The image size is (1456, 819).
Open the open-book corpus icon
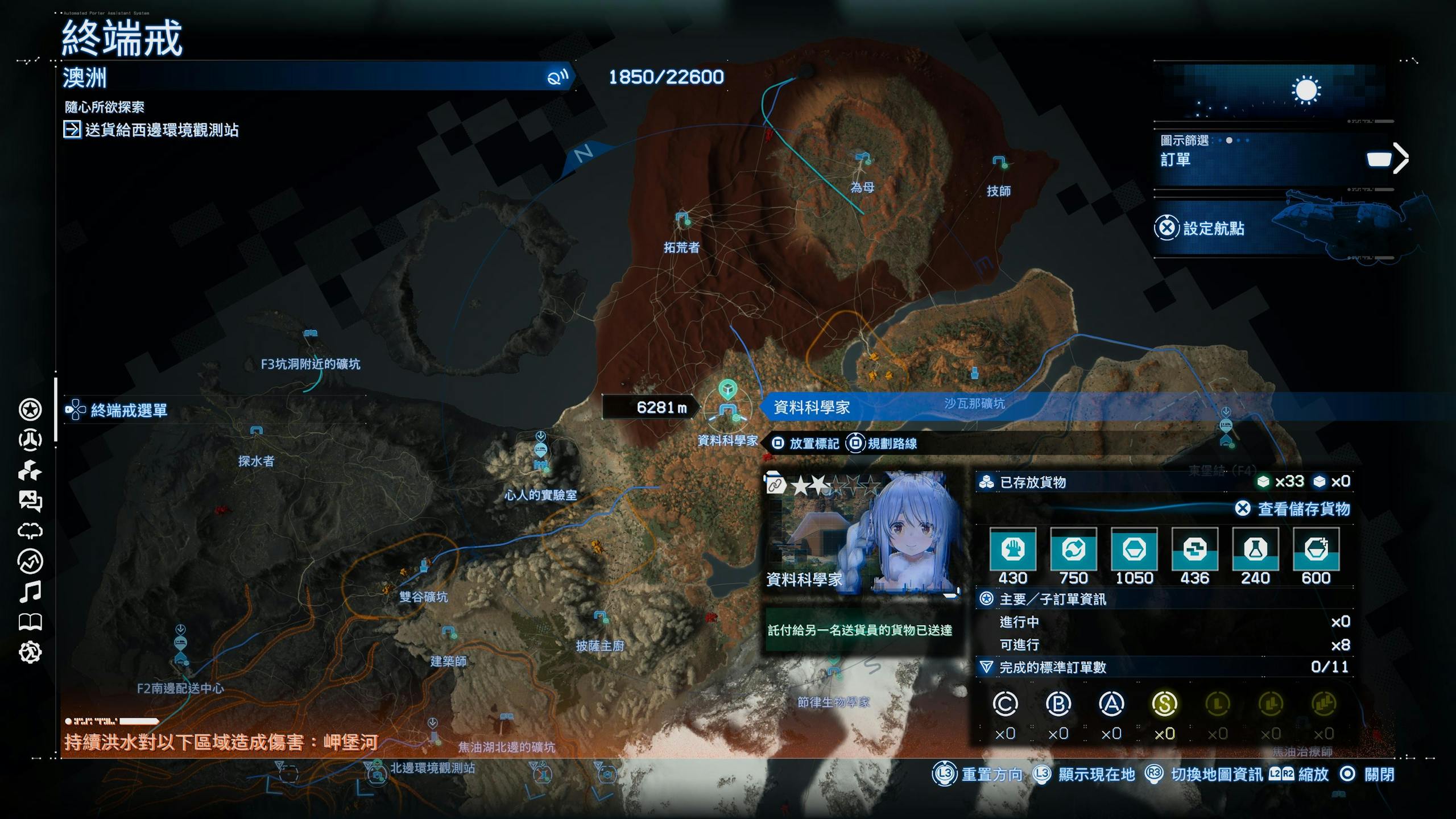coord(30,622)
